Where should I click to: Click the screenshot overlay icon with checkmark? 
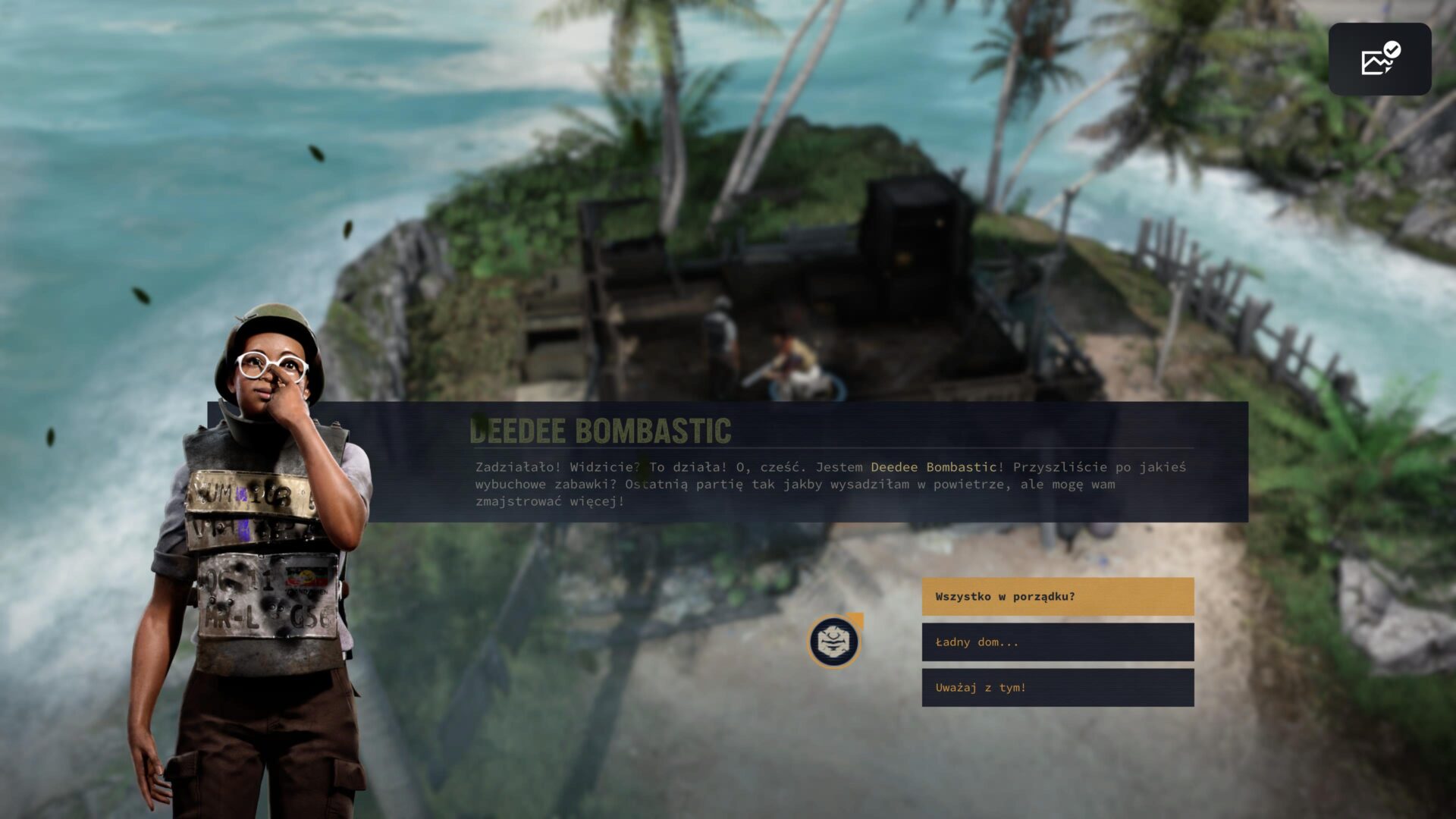pyautogui.click(x=1379, y=59)
